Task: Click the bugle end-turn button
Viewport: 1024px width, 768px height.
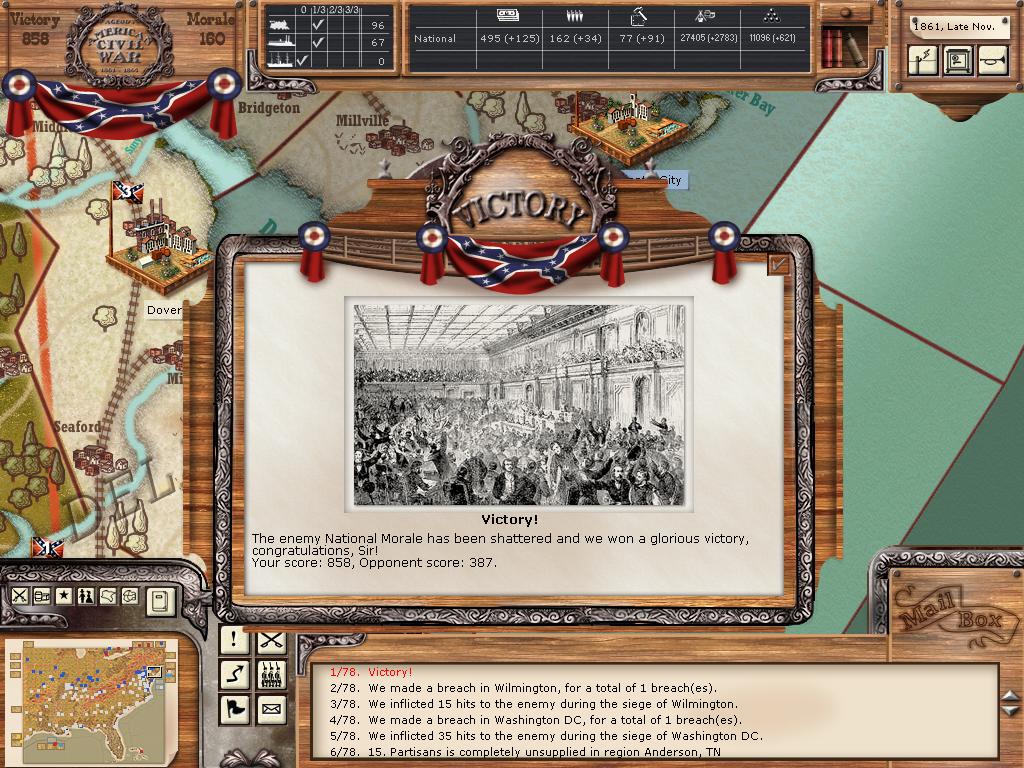Action: (x=993, y=60)
